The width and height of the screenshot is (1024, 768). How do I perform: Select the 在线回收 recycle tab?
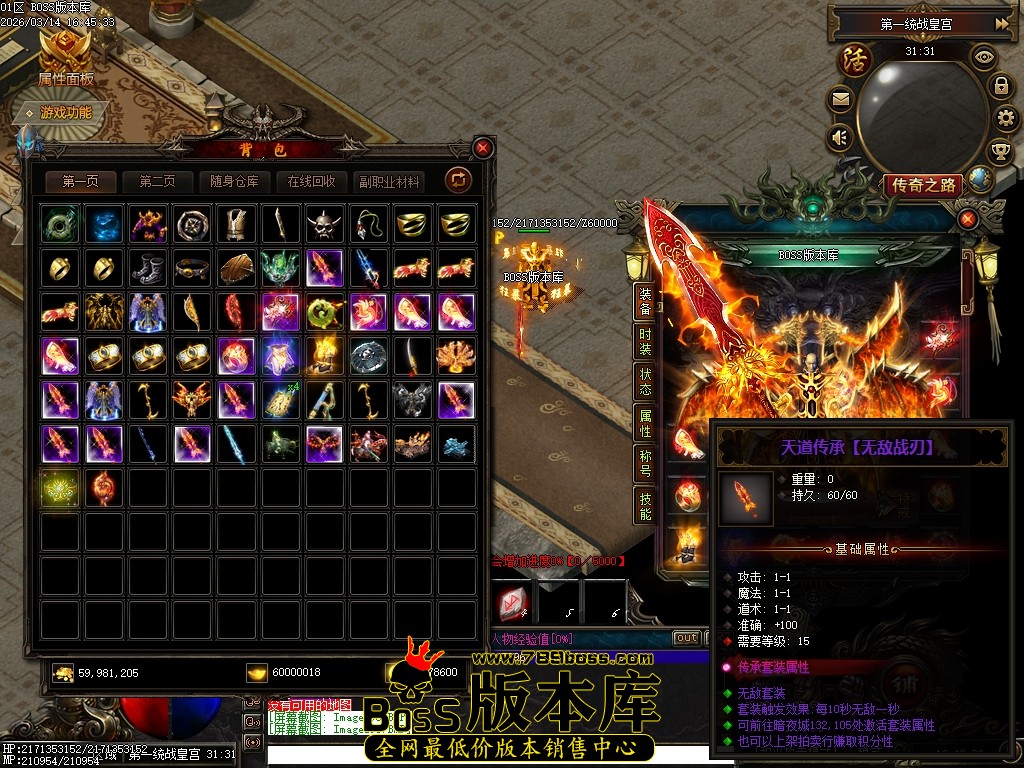[311, 182]
